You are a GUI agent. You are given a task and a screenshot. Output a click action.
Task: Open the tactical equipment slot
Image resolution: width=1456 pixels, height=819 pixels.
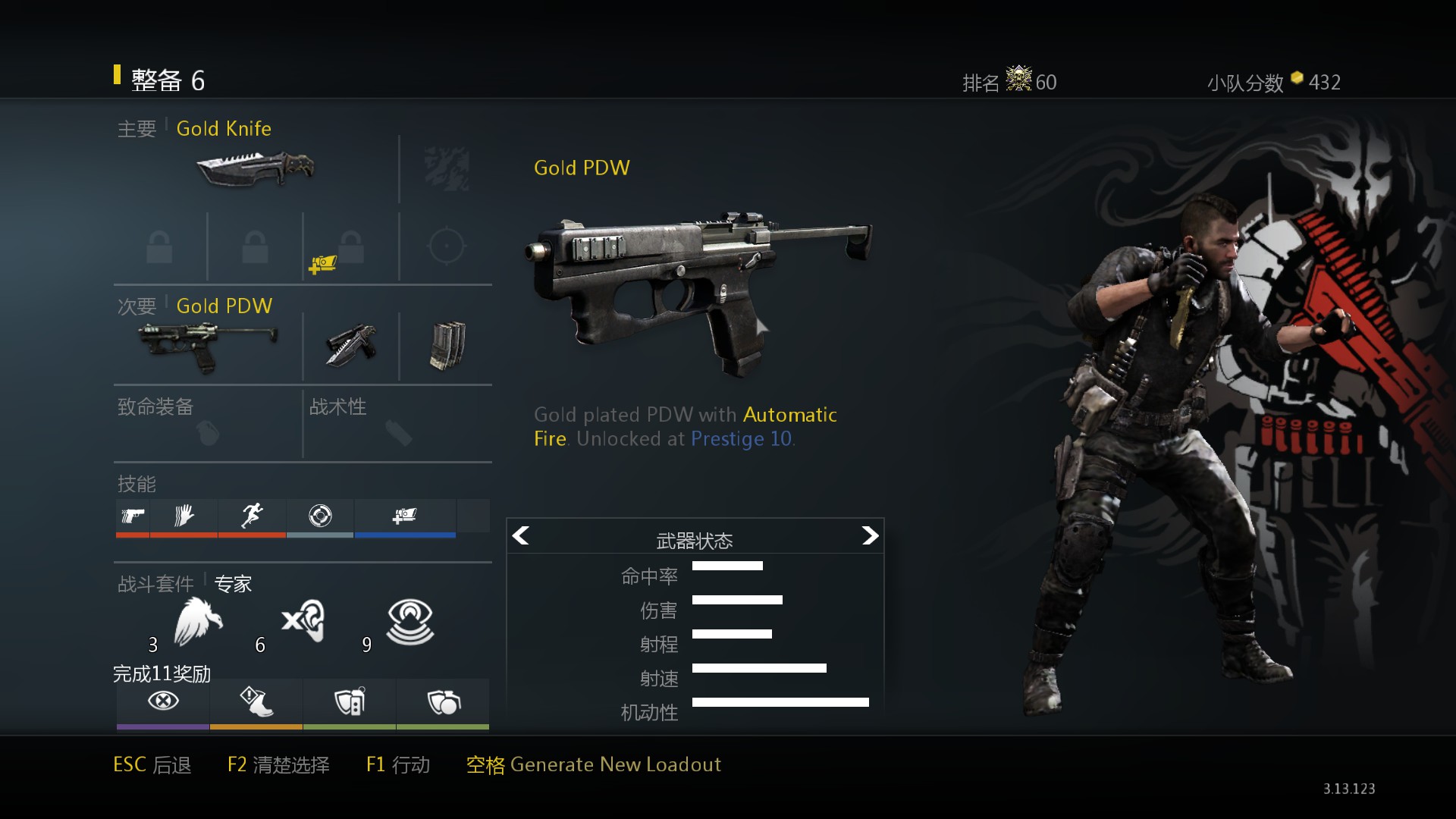(397, 425)
